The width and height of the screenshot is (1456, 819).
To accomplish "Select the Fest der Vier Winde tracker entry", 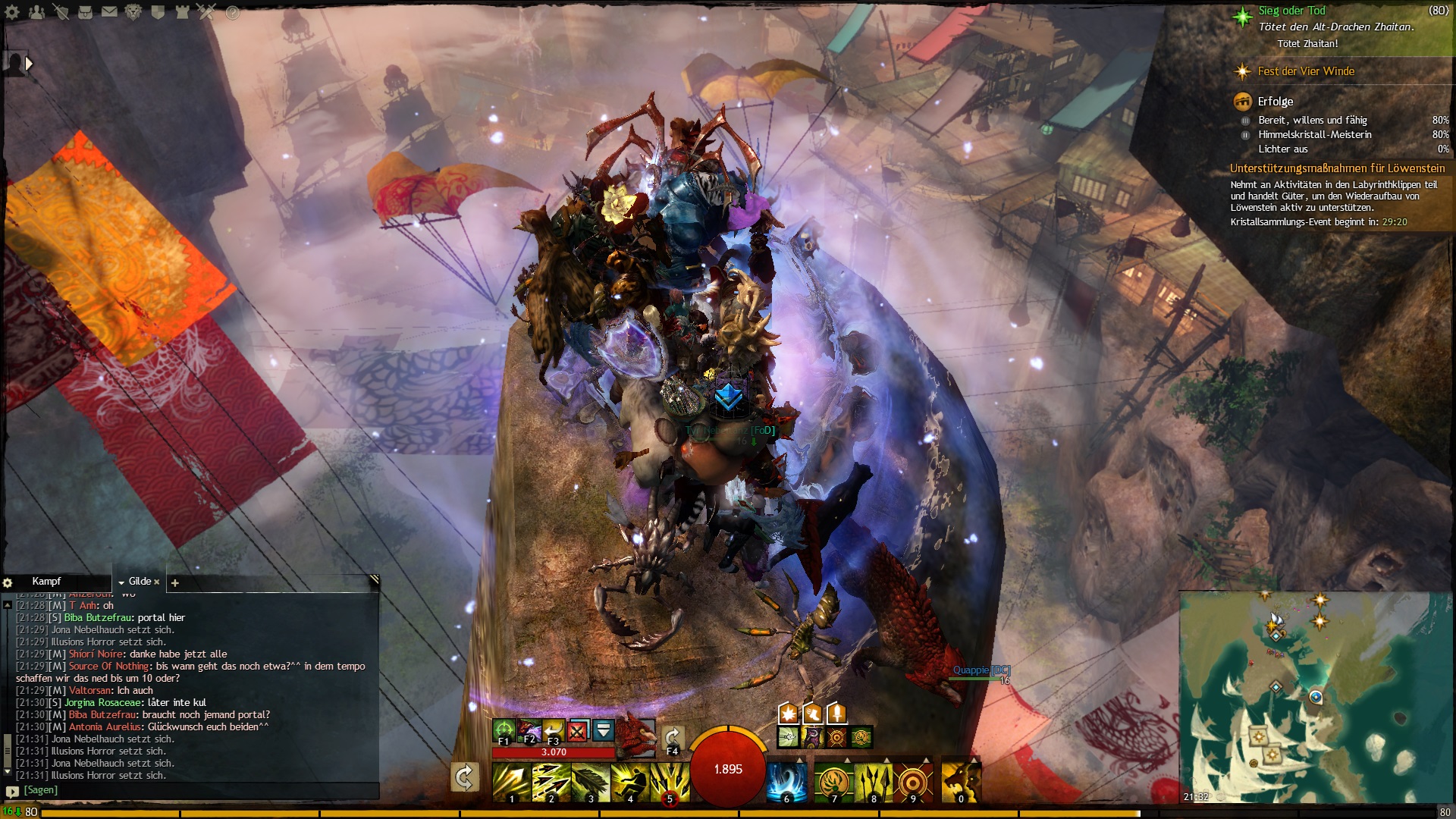I will coord(1305,71).
